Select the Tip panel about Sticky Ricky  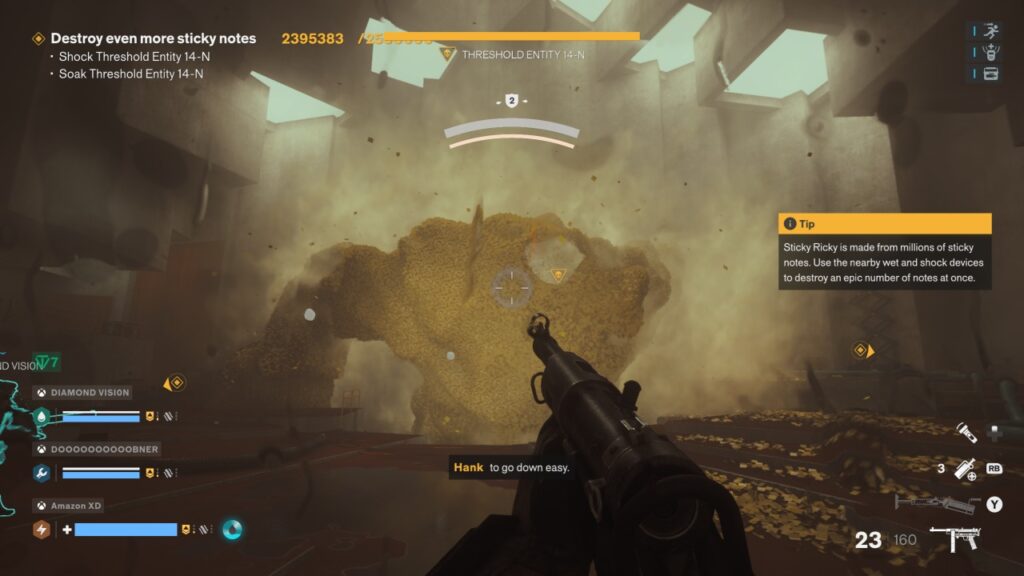pos(884,253)
